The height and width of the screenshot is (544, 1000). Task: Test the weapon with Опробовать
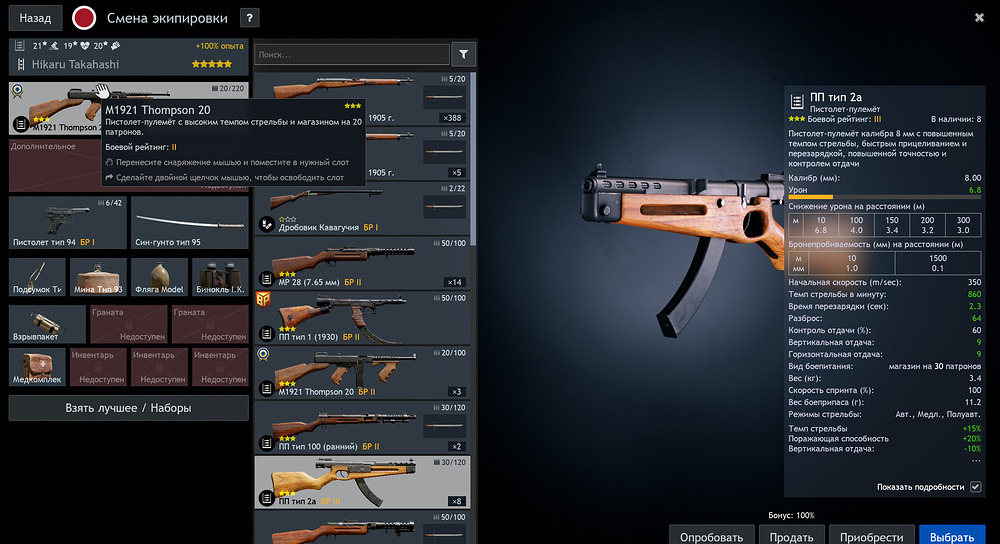(711, 536)
